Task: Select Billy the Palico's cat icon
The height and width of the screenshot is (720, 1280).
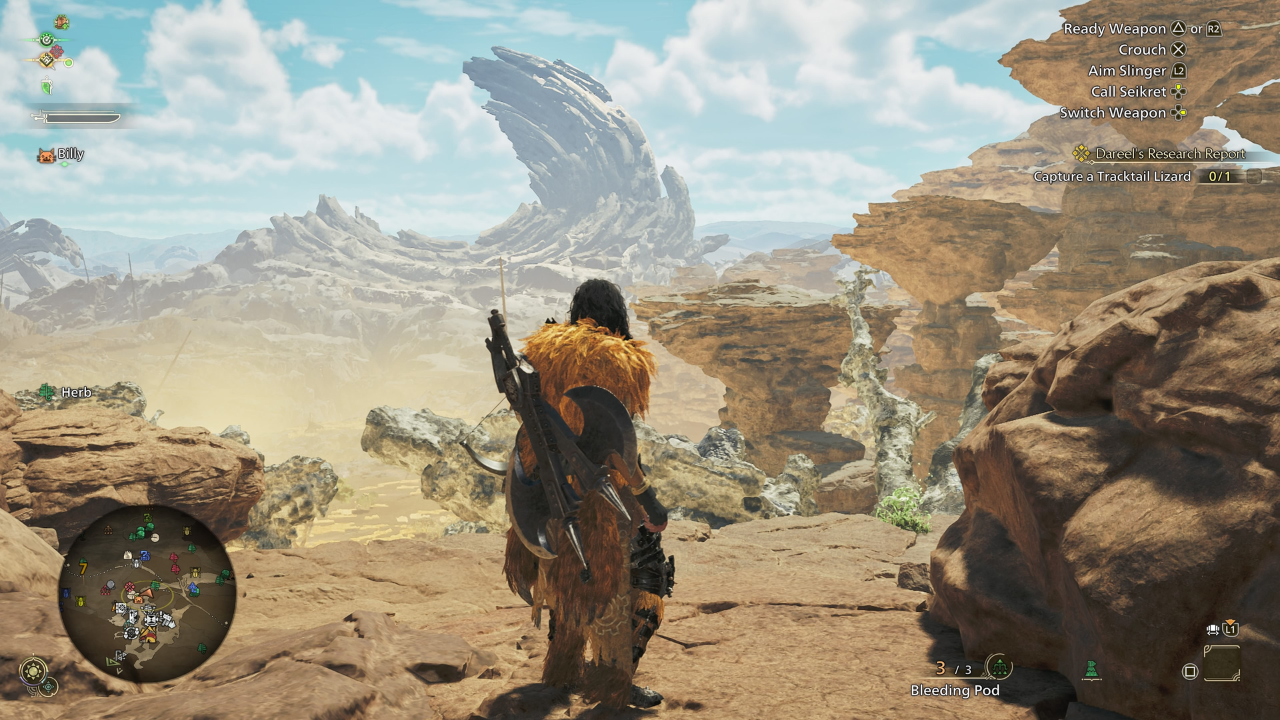Action: tap(46, 155)
